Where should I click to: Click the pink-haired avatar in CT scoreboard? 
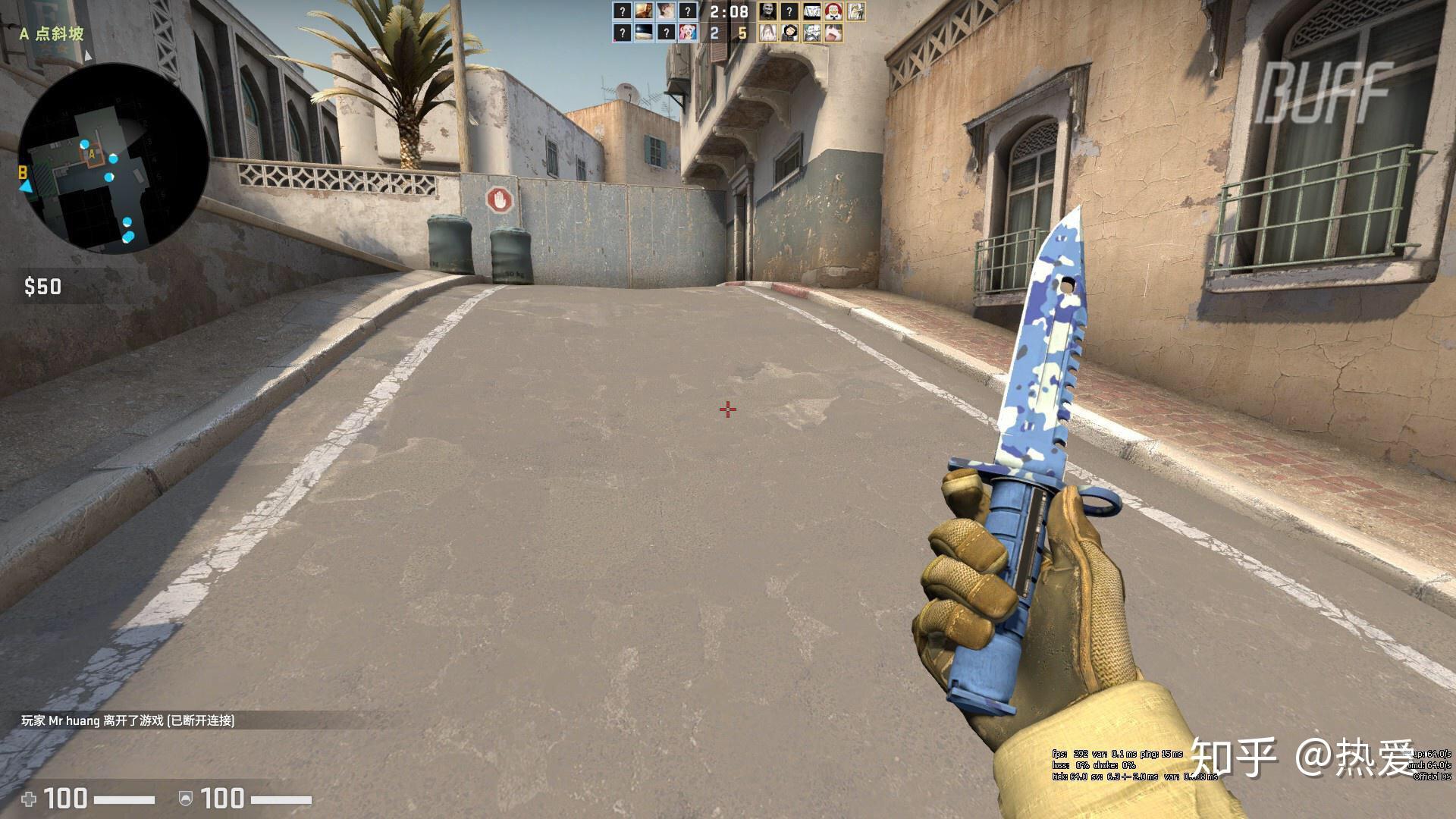click(x=687, y=33)
